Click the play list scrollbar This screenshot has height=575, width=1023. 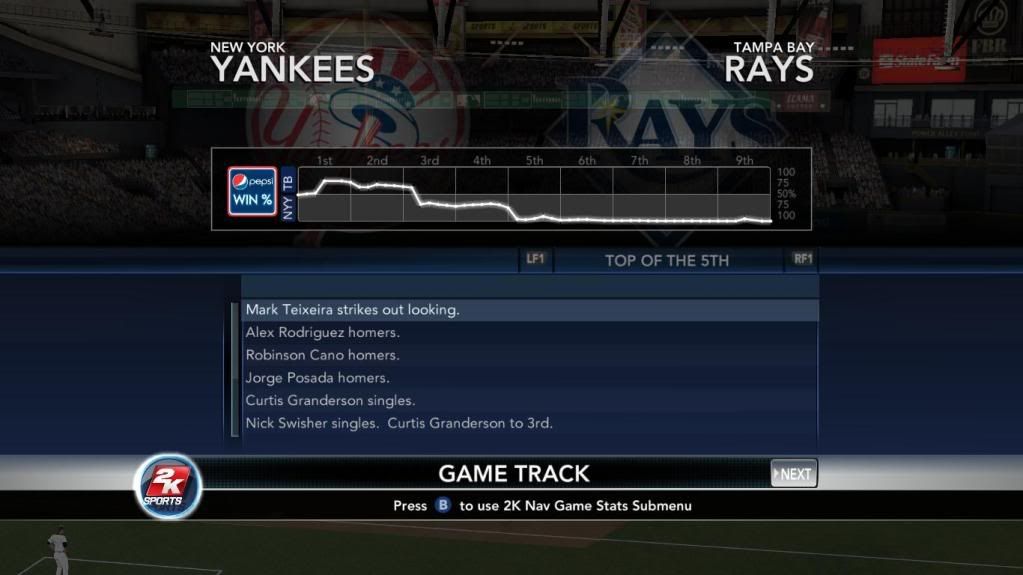[235, 368]
